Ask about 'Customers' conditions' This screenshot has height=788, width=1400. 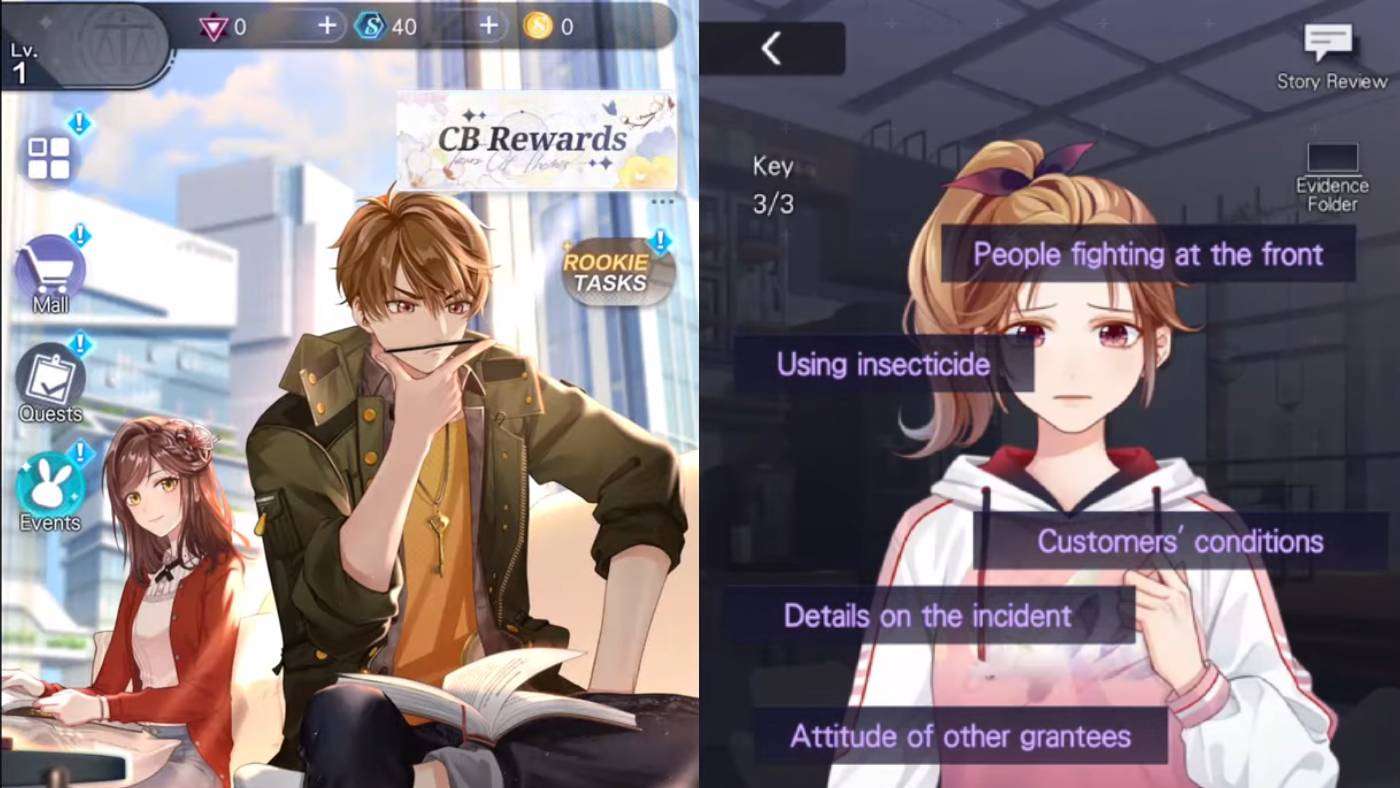(x=1179, y=541)
